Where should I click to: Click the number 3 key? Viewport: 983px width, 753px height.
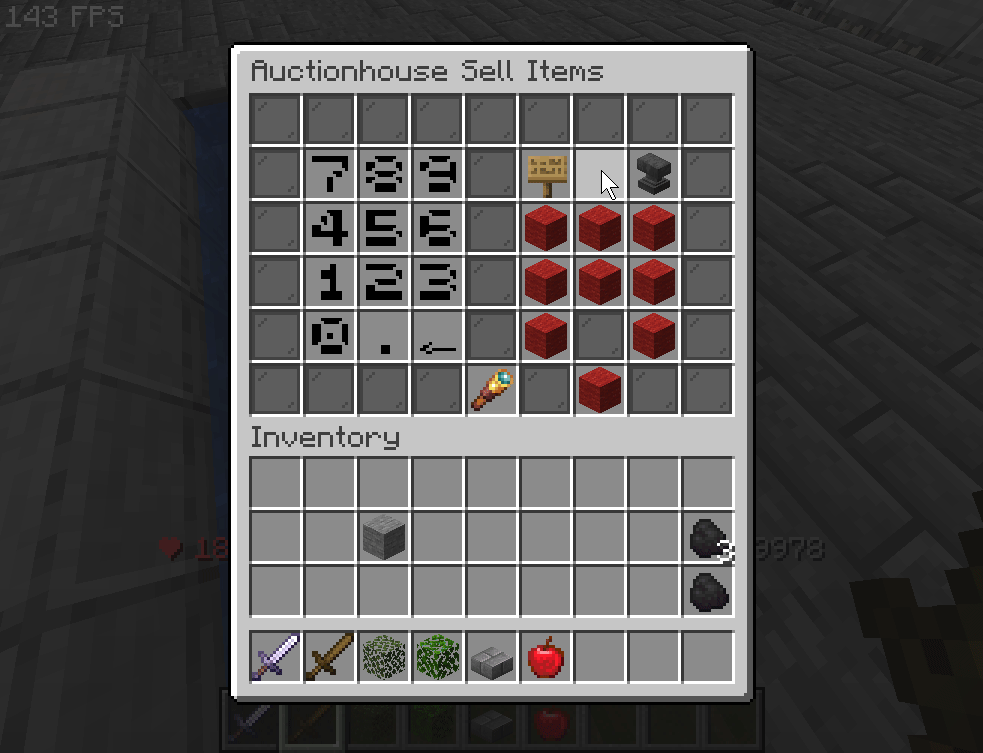pos(438,283)
